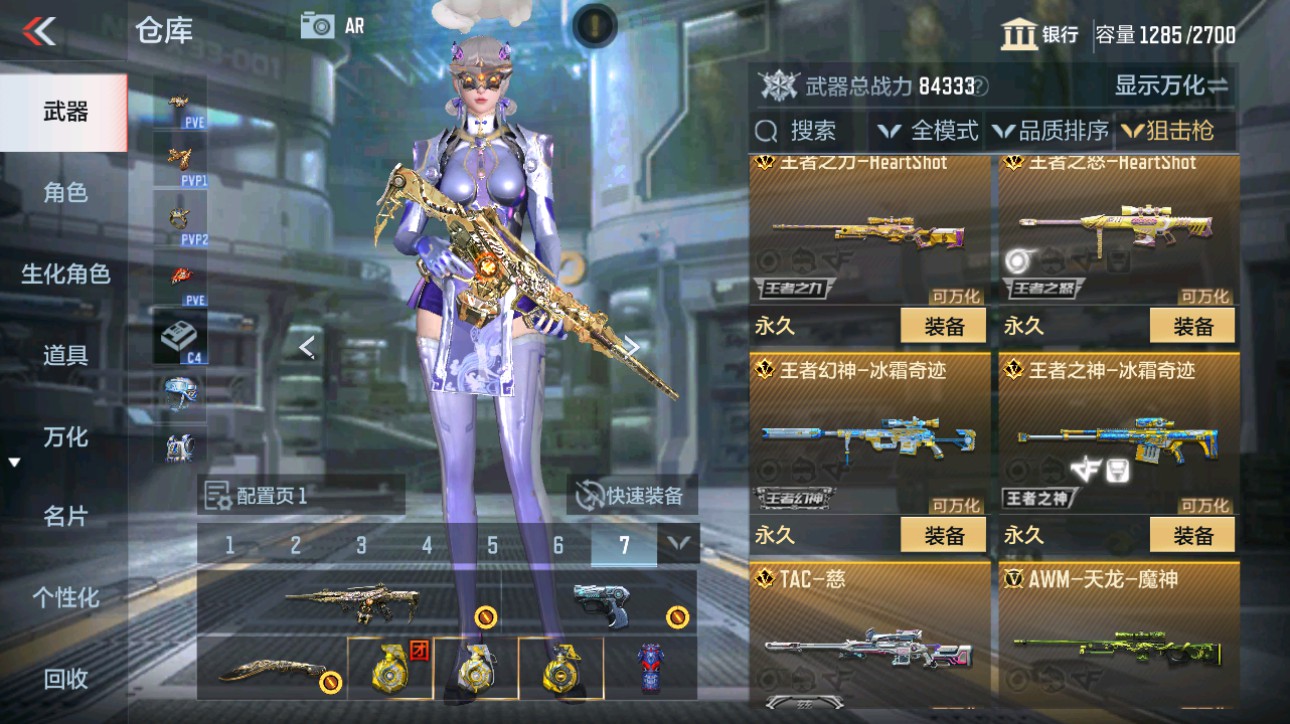Select loadout page 7

click(x=623, y=546)
